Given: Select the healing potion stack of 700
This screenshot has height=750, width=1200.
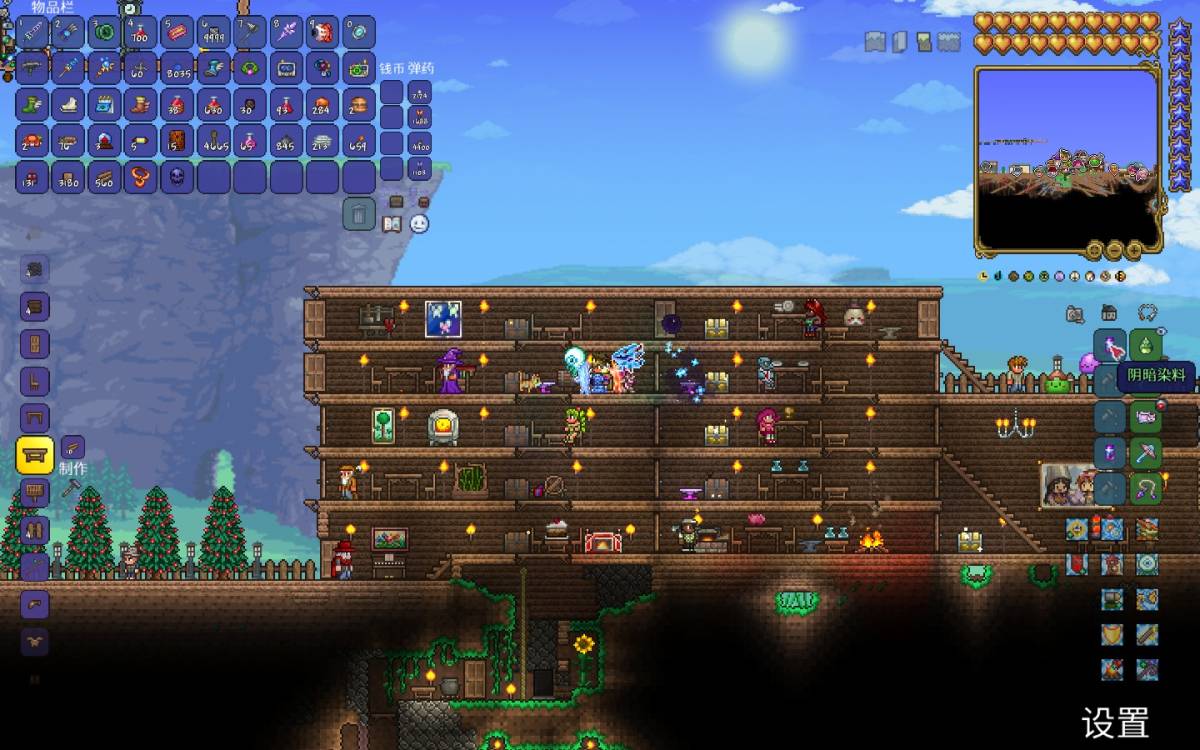Looking at the screenshot, I should click(140, 33).
